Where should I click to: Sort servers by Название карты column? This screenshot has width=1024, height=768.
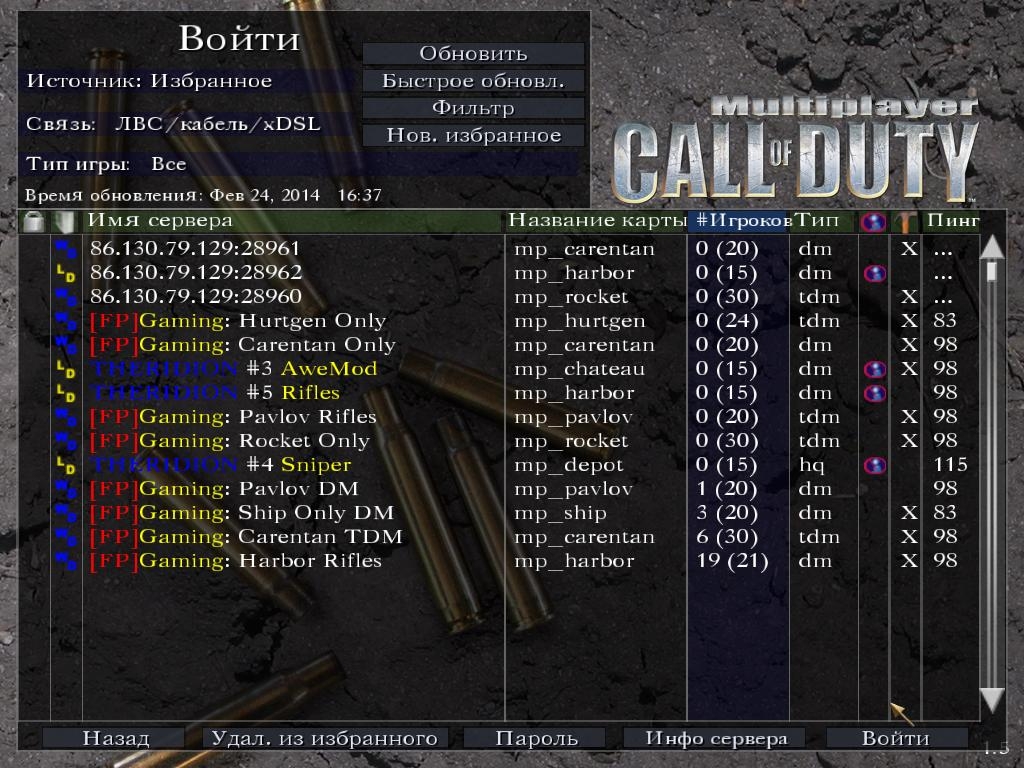597,220
